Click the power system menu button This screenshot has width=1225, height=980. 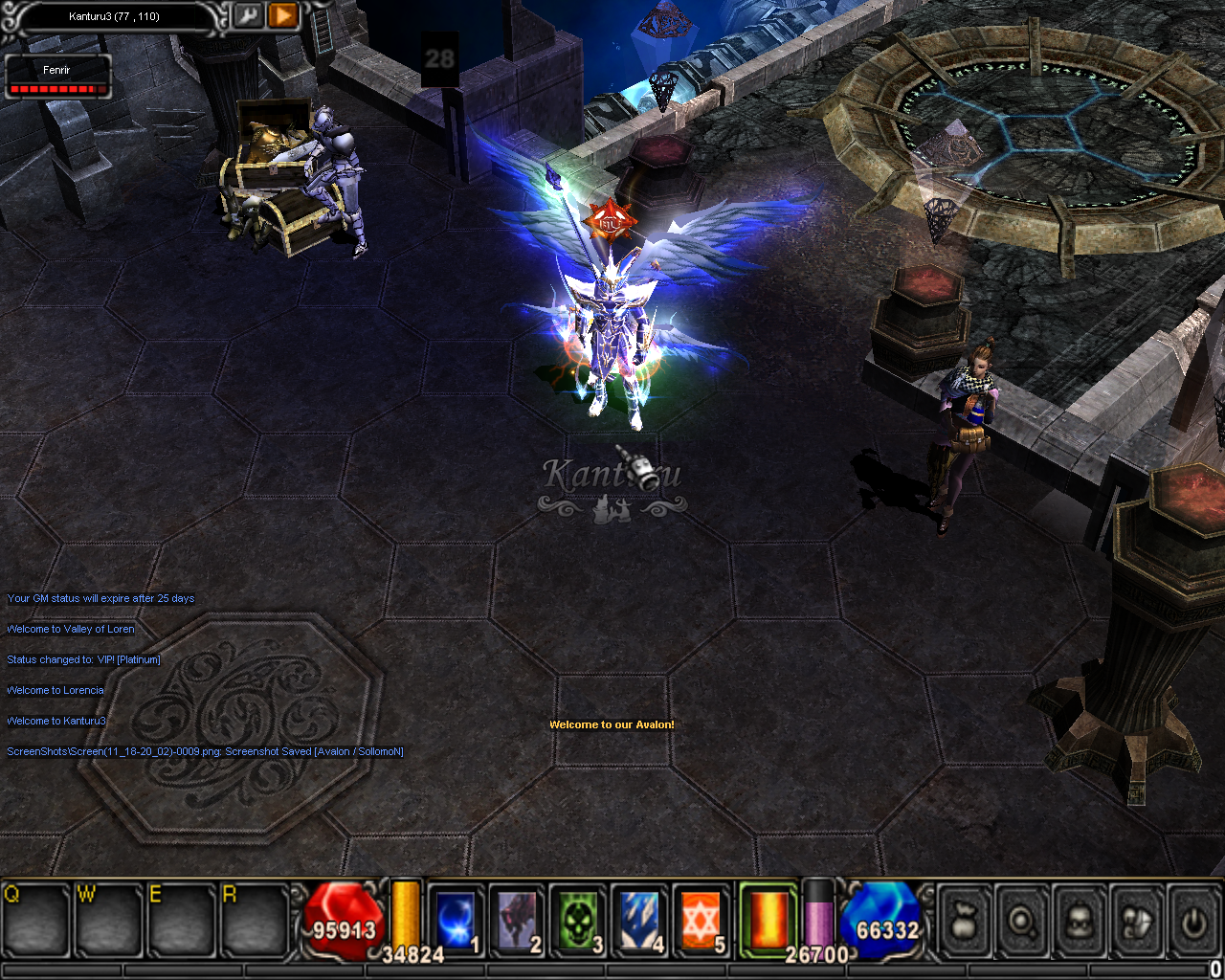pos(1193,922)
